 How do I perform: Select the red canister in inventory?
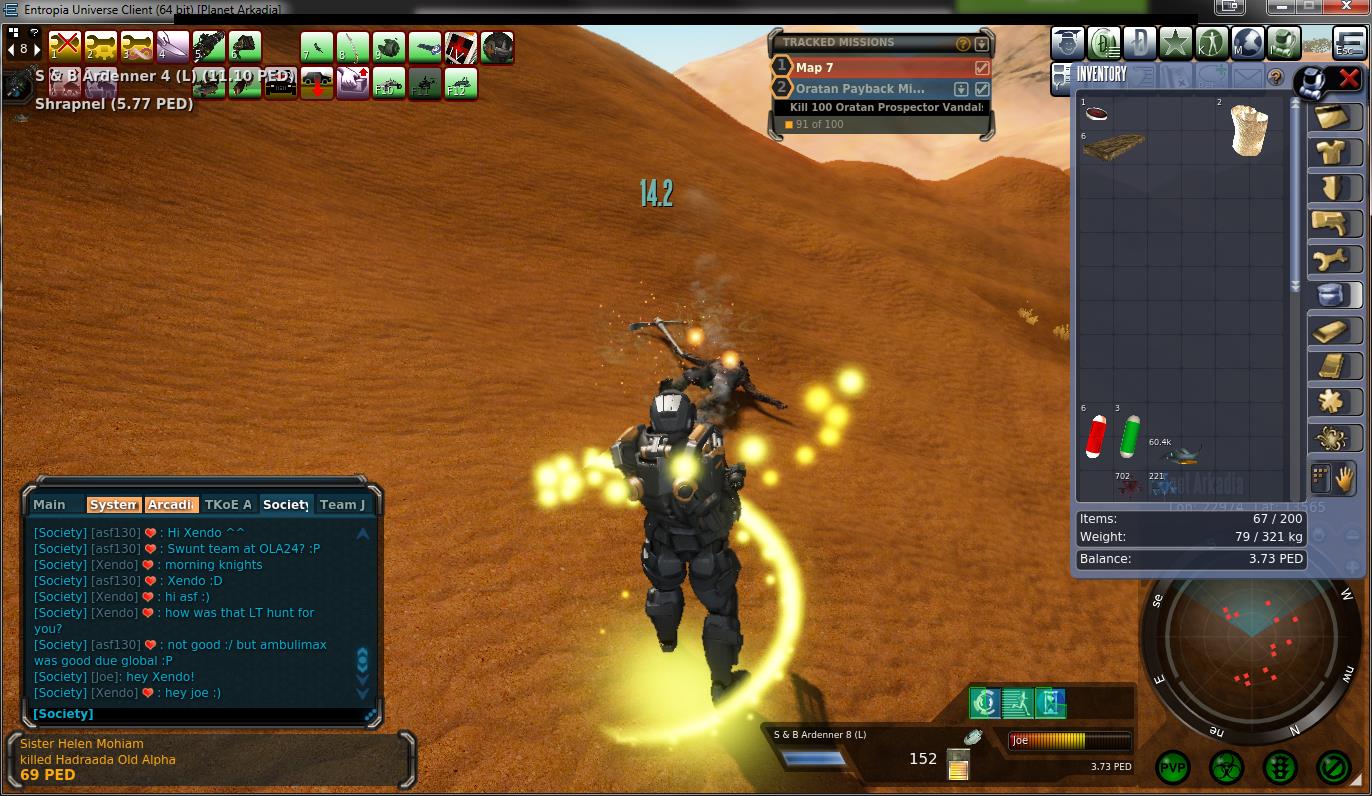coord(1097,437)
